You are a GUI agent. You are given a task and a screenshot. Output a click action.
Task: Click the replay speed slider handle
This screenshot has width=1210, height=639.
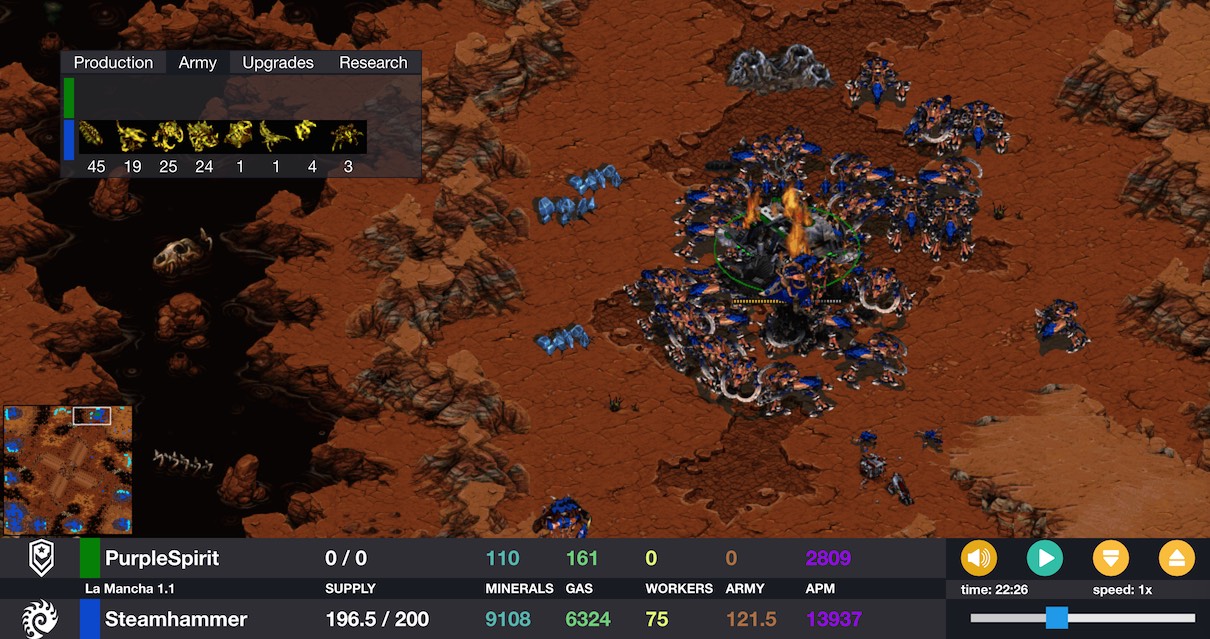(1056, 617)
